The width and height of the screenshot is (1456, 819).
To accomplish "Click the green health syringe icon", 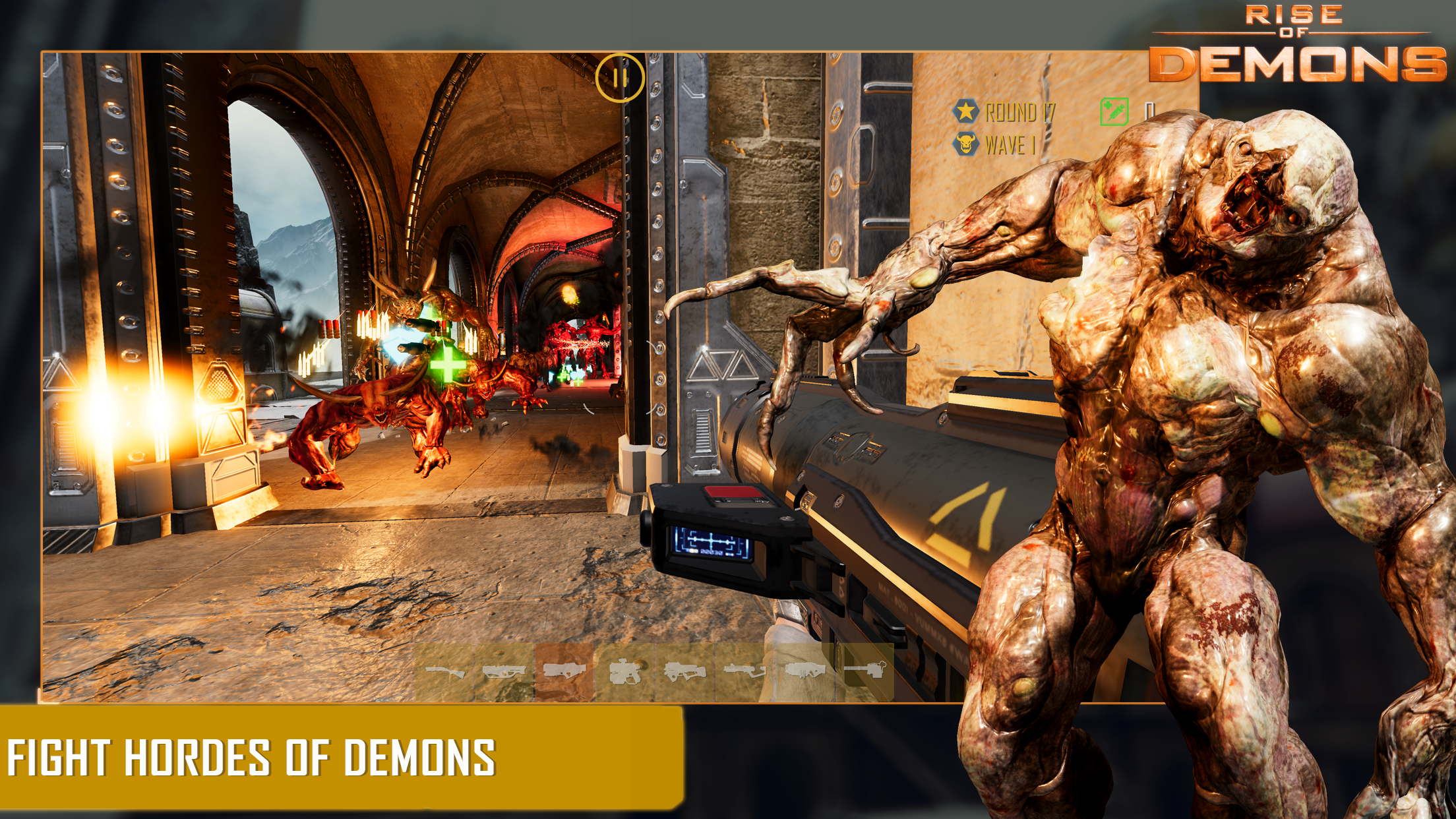I will (1115, 111).
